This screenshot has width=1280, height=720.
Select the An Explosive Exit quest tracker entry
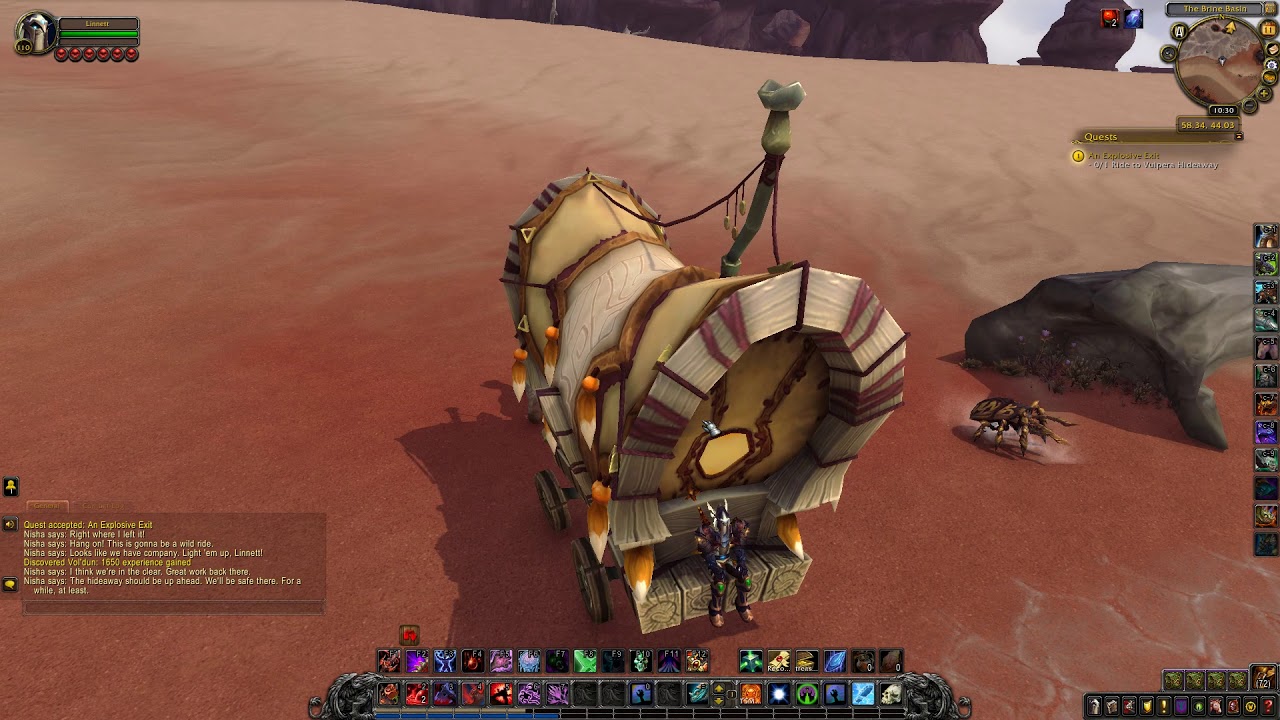(x=1124, y=156)
